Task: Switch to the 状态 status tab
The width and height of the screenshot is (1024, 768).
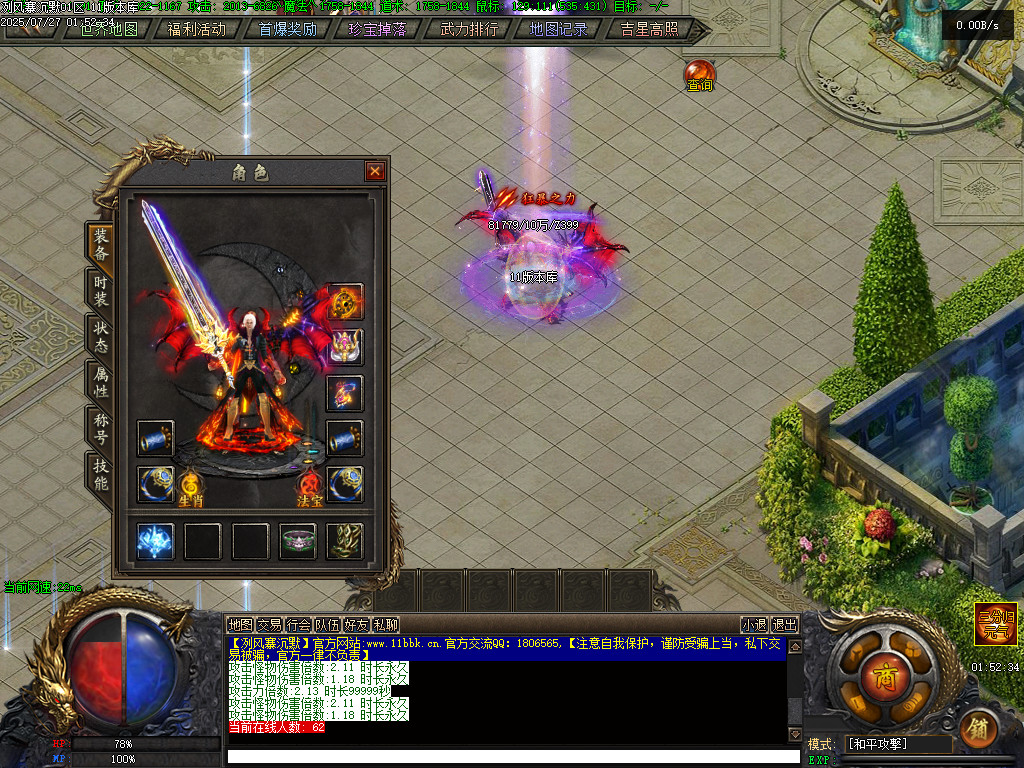Action: click(x=101, y=335)
